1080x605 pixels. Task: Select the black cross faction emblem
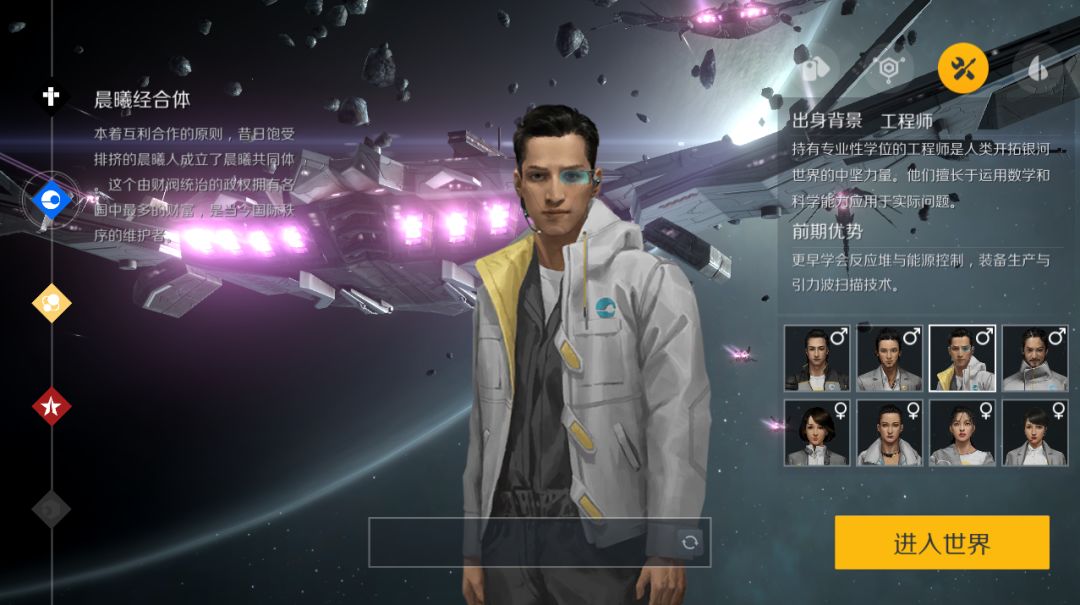(51, 96)
